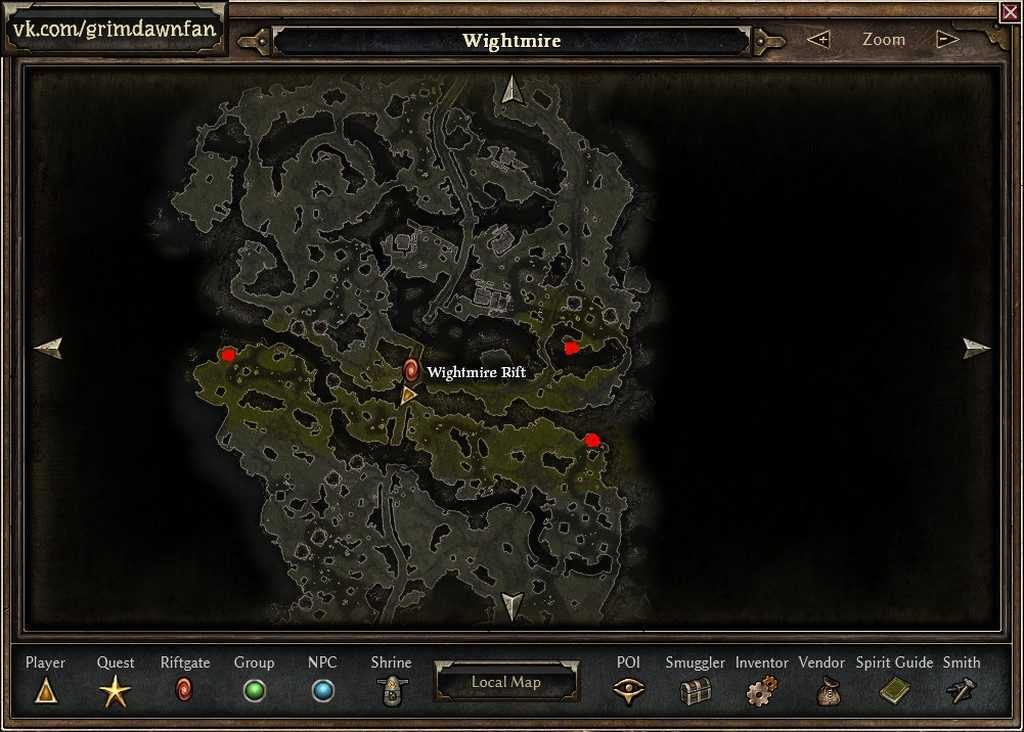Choose the Inventor gear legend icon

(761, 691)
